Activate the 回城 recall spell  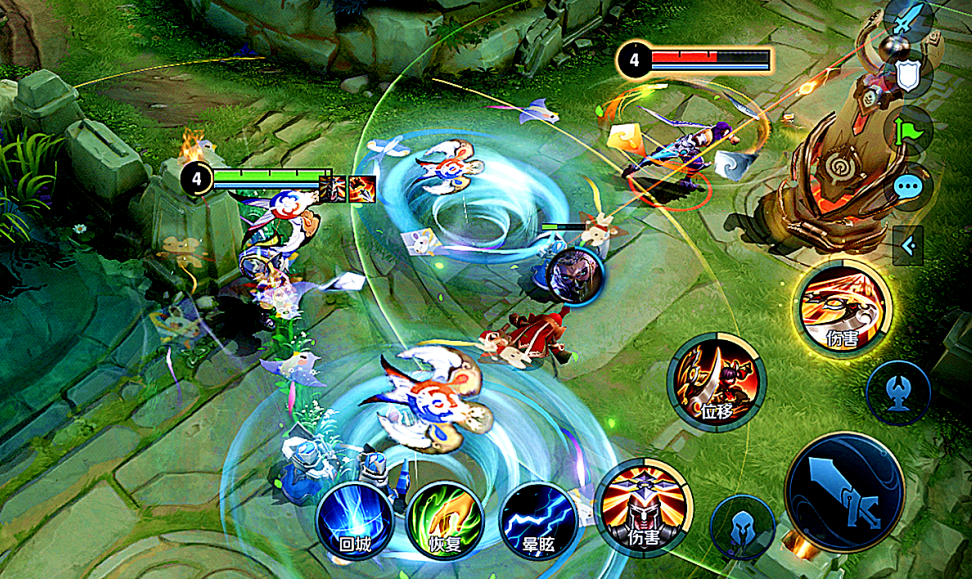pos(355,521)
